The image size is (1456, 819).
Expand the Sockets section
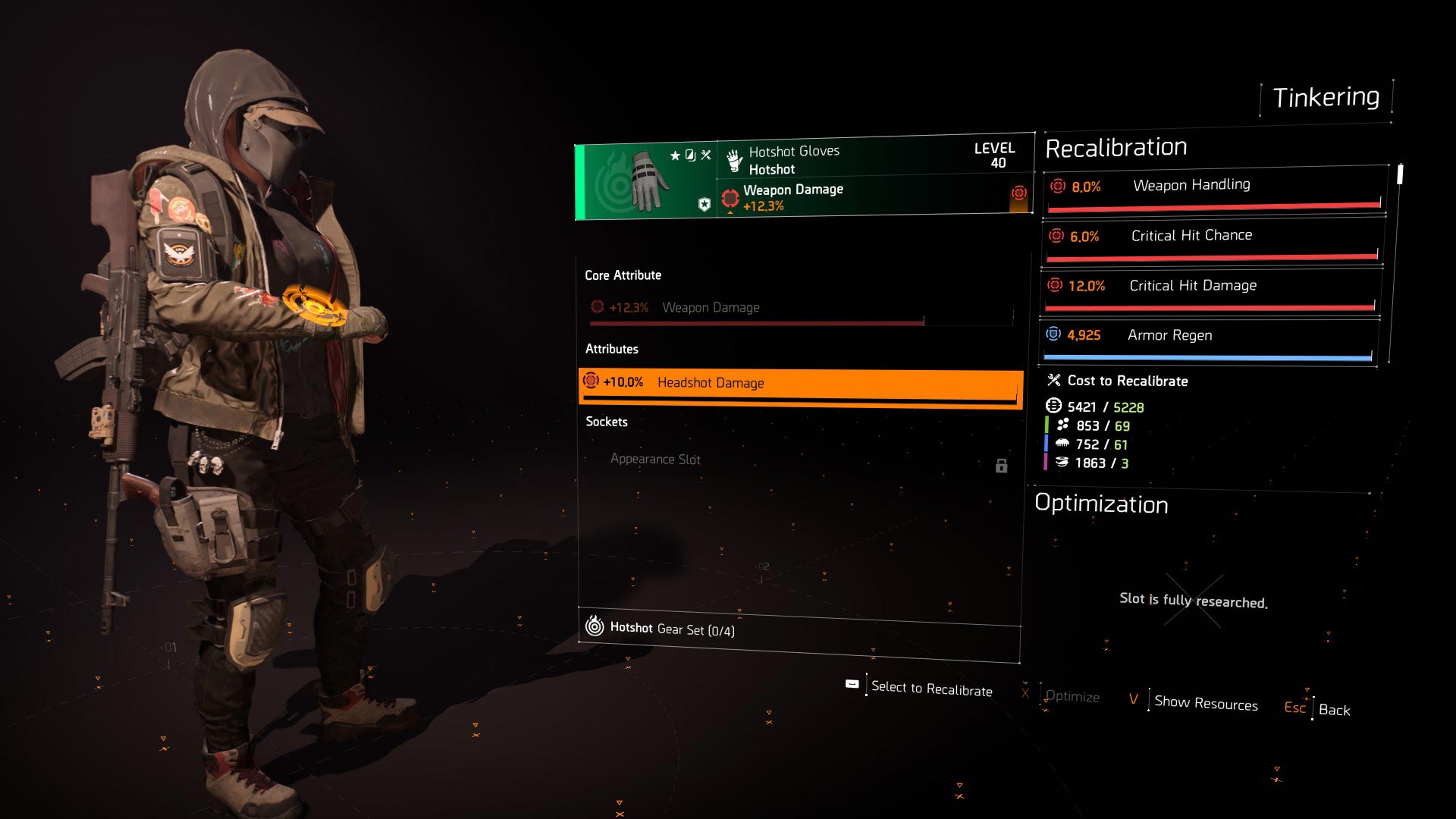[x=606, y=422]
